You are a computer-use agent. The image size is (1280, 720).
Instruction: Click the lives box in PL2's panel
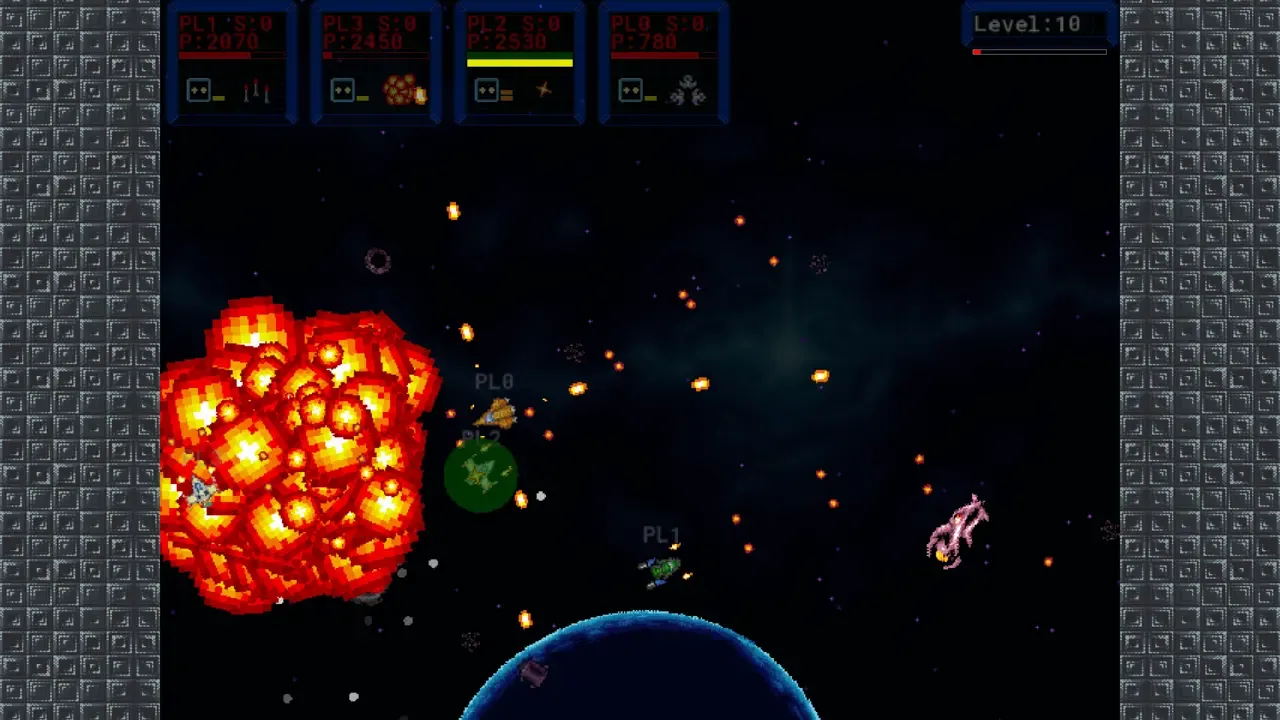tap(487, 92)
